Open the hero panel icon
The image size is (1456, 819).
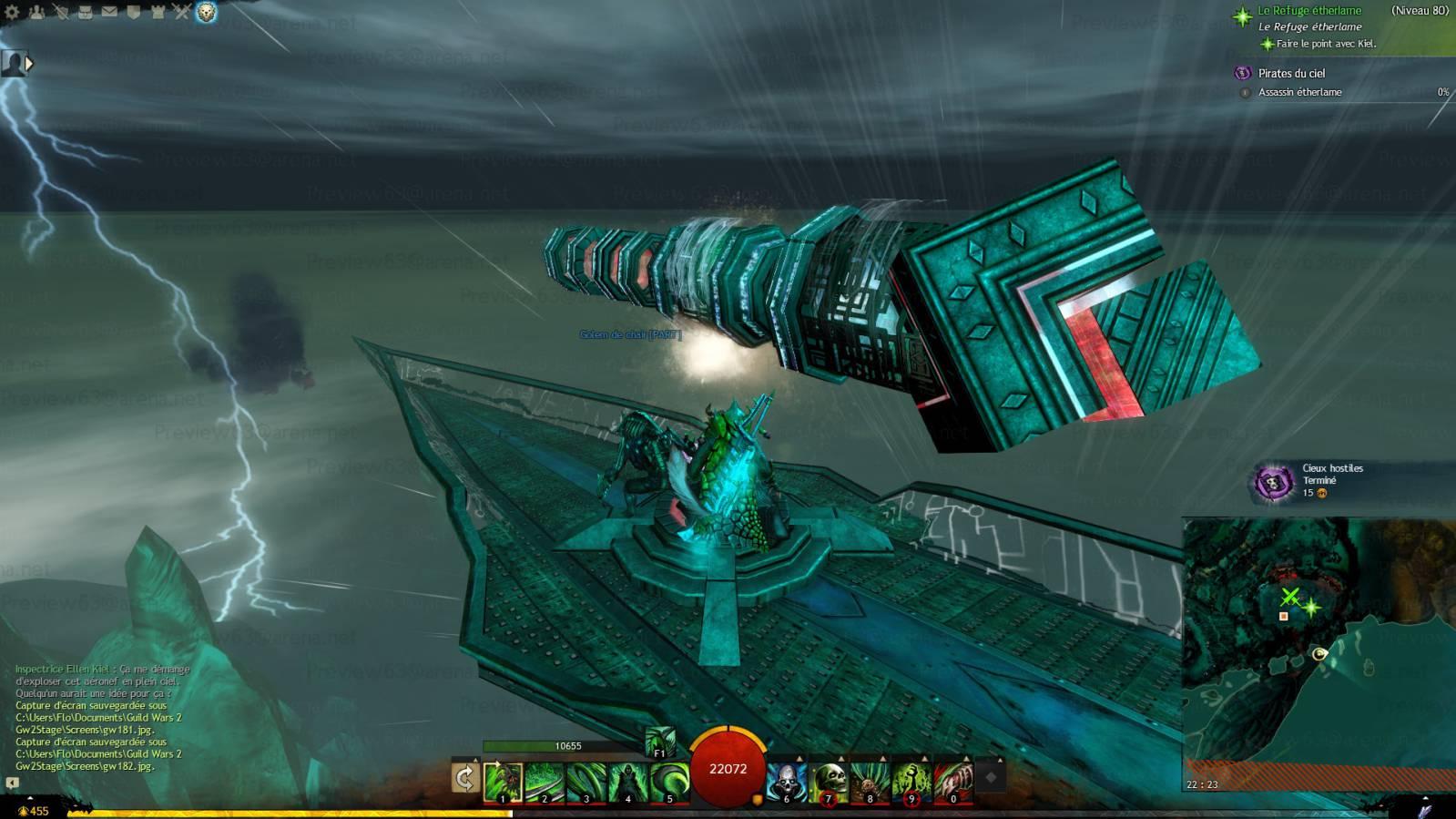pyautogui.click(x=61, y=12)
